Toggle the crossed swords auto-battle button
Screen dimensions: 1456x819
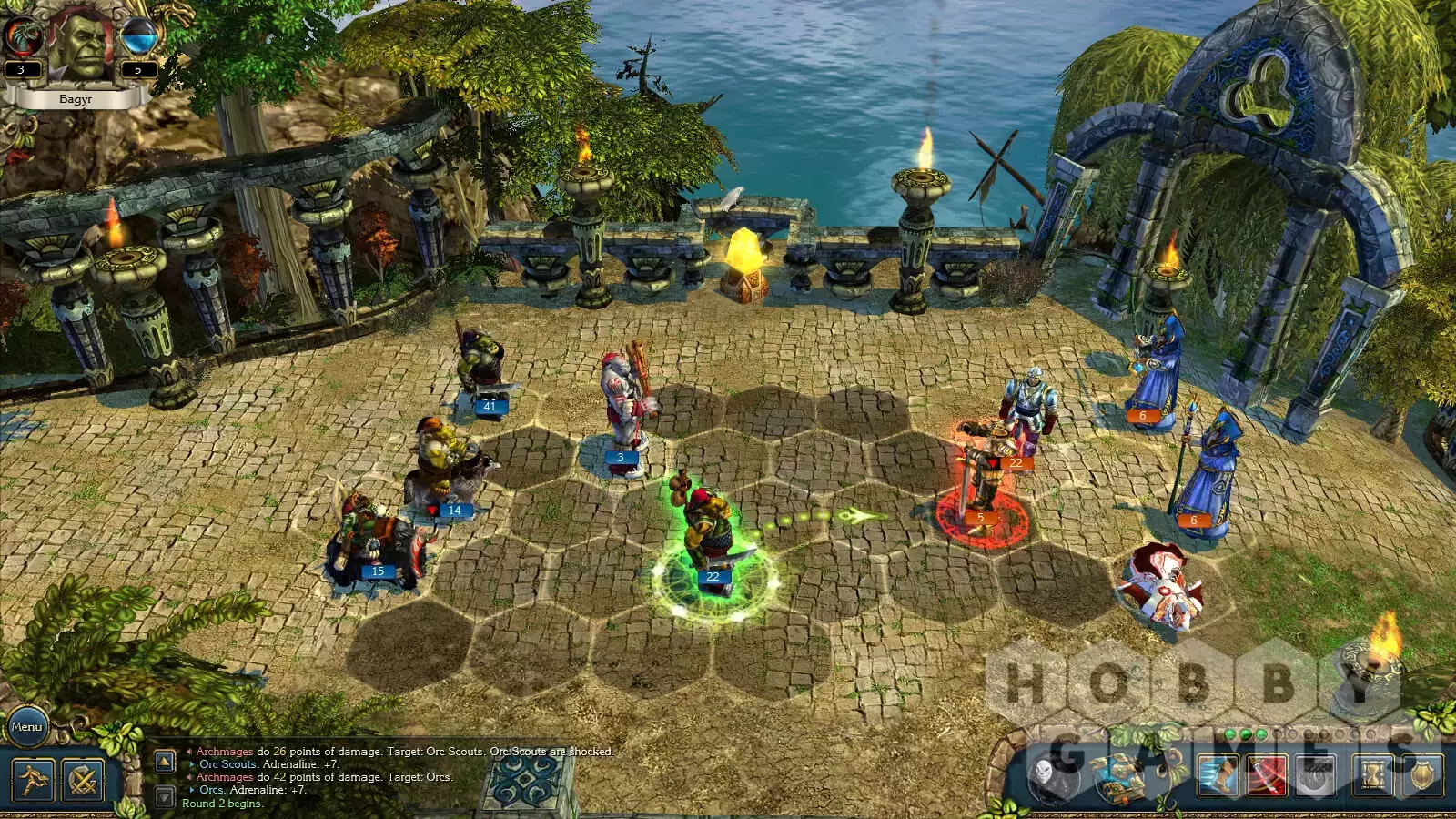pos(83,781)
